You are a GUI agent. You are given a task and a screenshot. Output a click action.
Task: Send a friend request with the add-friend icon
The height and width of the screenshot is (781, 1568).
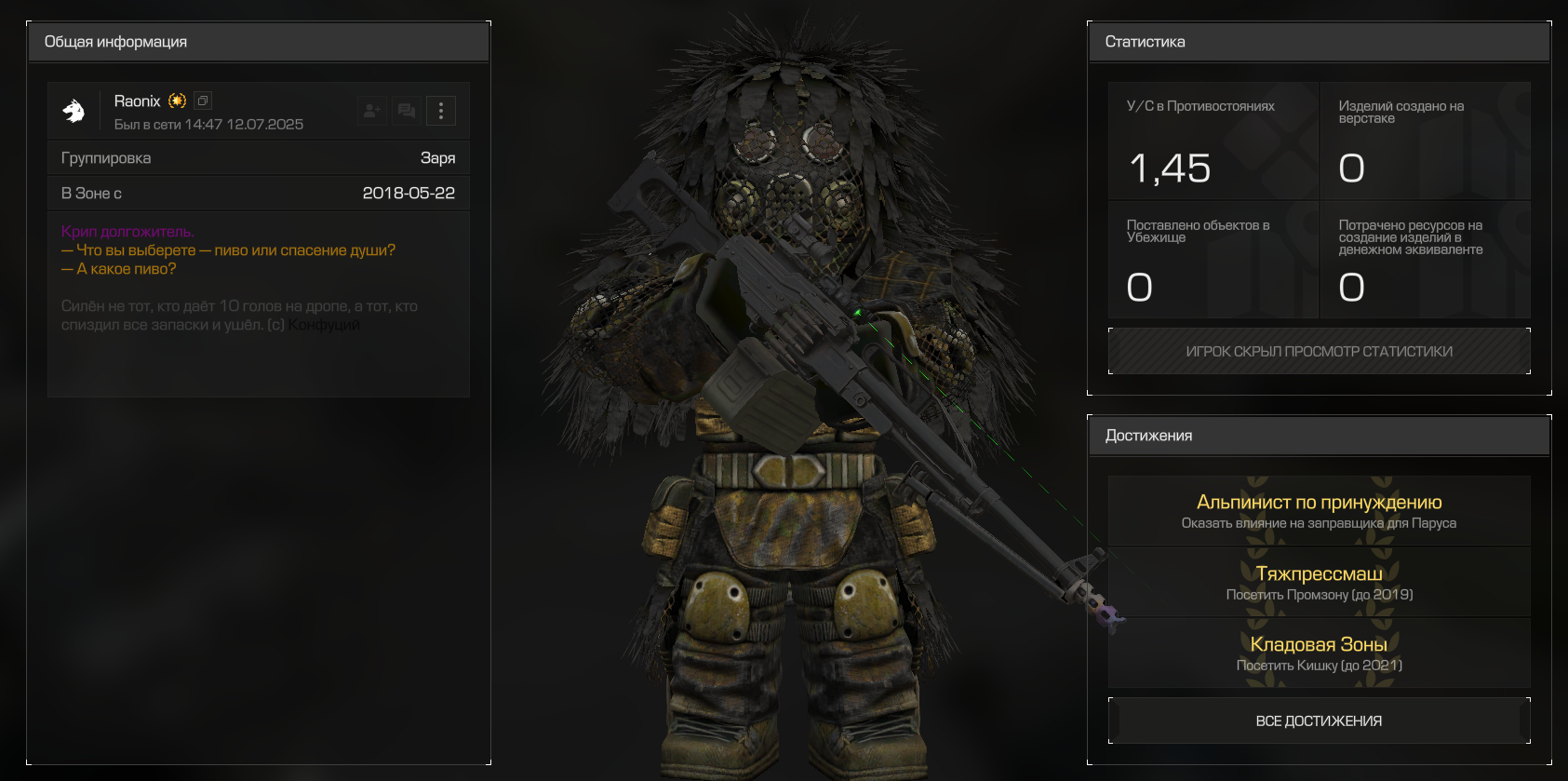372,111
